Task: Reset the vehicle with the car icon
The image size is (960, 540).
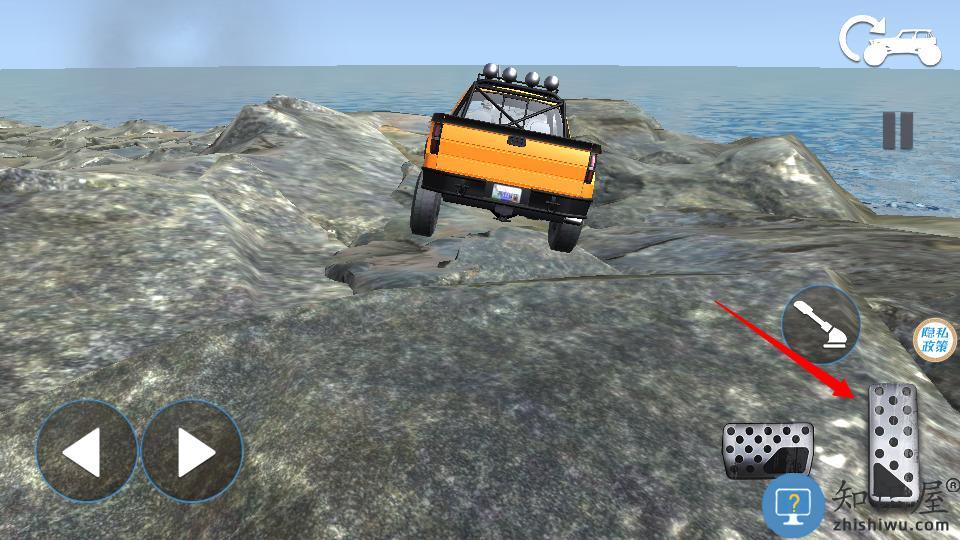Action: point(891,42)
